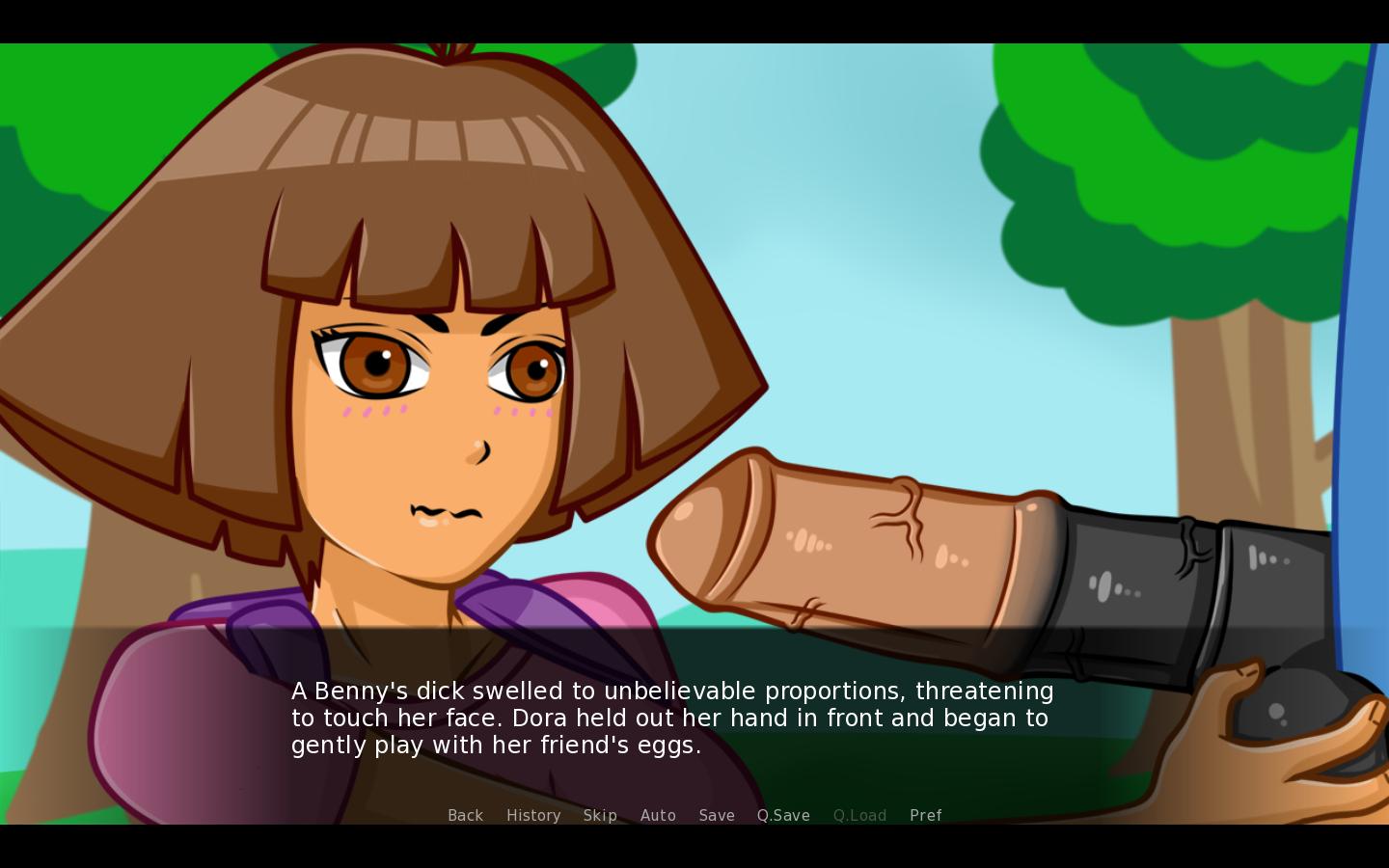The height and width of the screenshot is (868, 1389).
Task: Select the Save option from the quick menu
Action: click(717, 815)
